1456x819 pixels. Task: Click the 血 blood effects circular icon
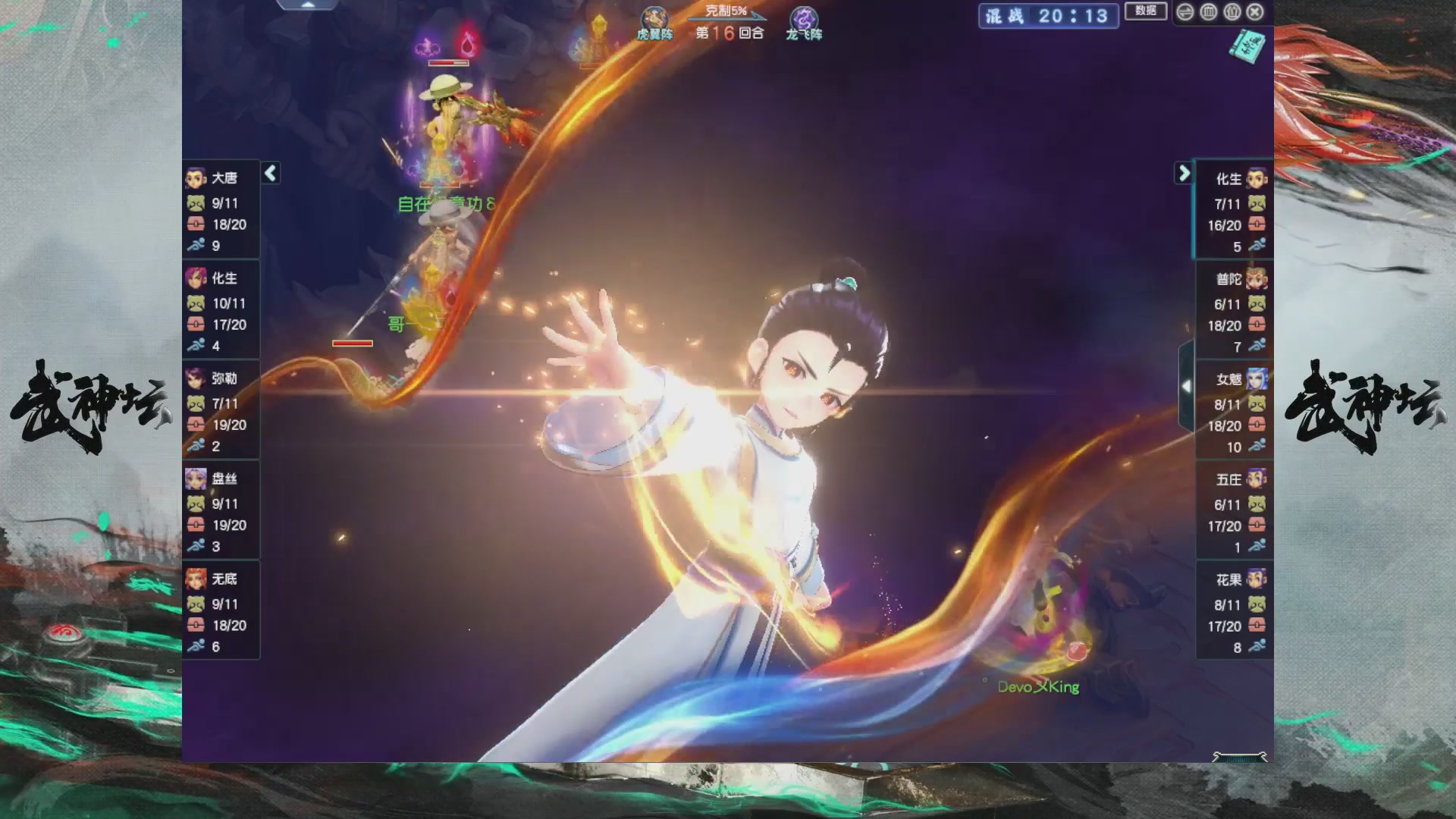tap(1208, 12)
